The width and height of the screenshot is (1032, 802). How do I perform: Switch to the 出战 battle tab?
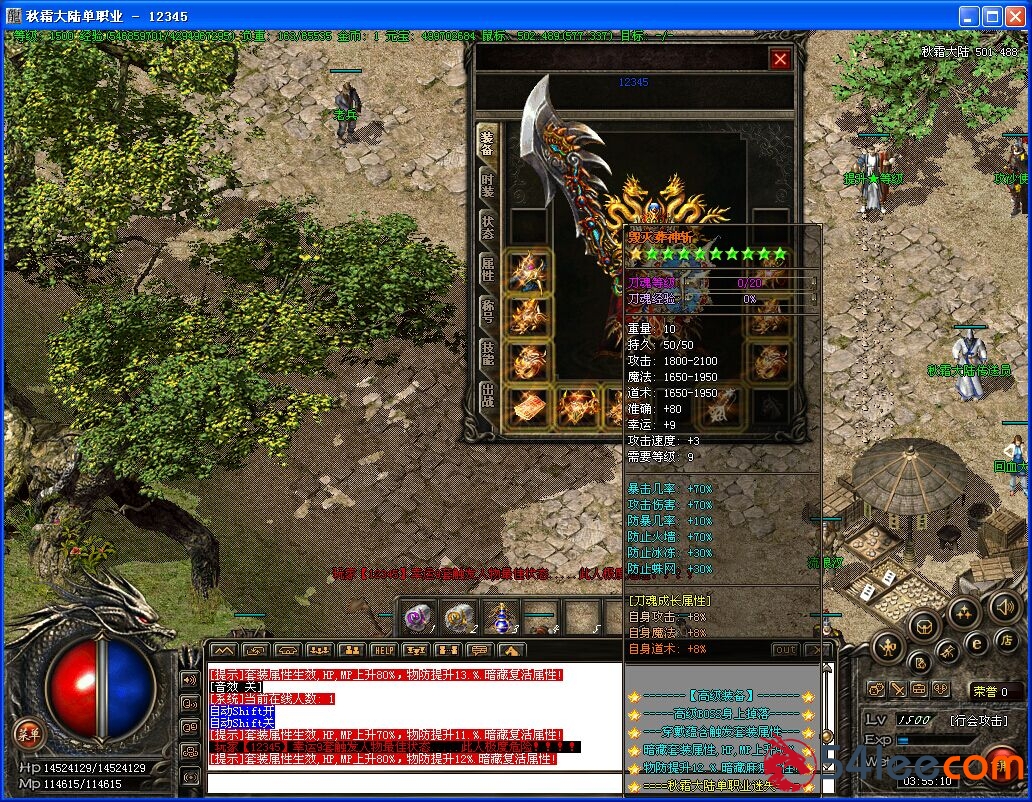[487, 394]
